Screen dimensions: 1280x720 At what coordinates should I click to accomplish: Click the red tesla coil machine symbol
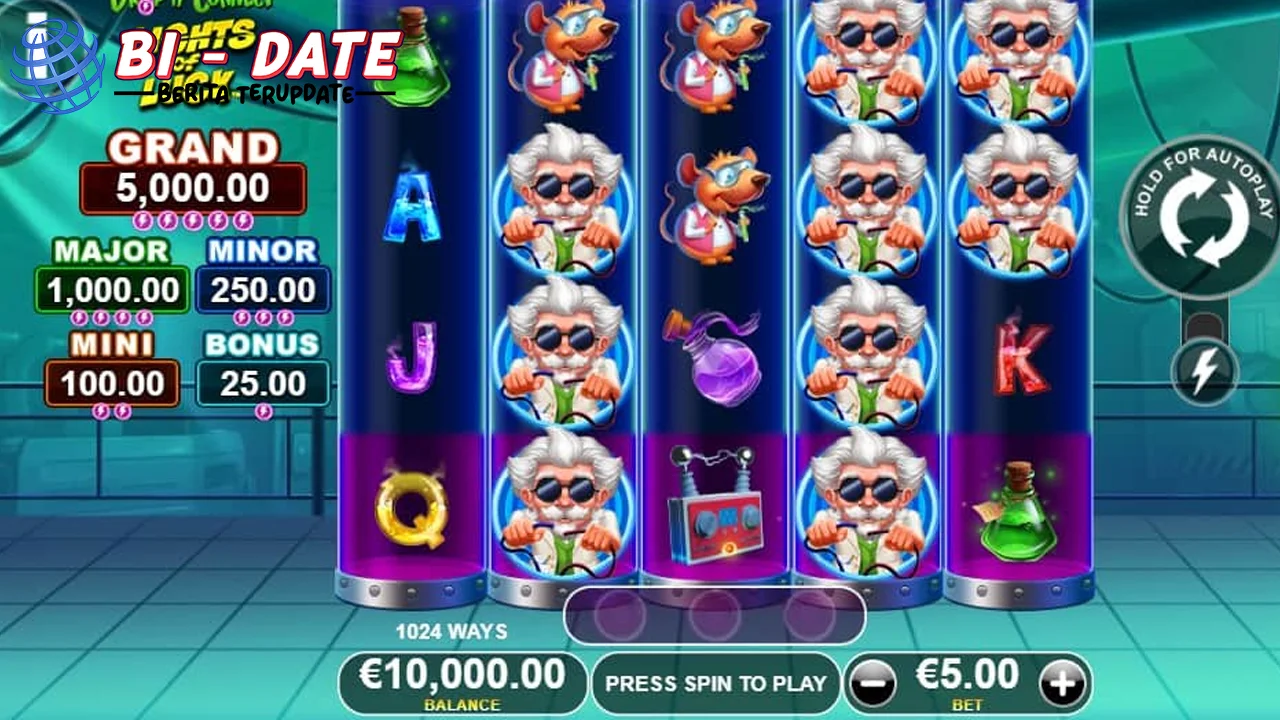pos(712,515)
